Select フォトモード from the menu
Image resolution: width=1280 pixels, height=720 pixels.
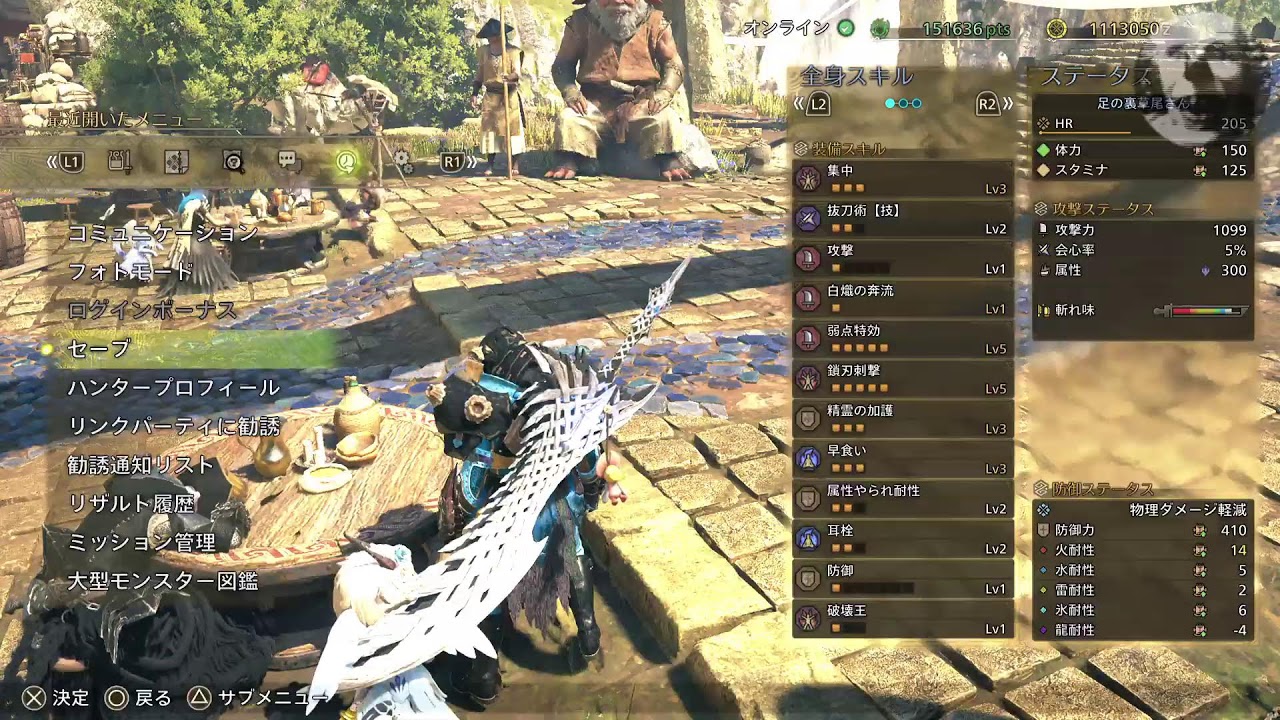[130, 271]
